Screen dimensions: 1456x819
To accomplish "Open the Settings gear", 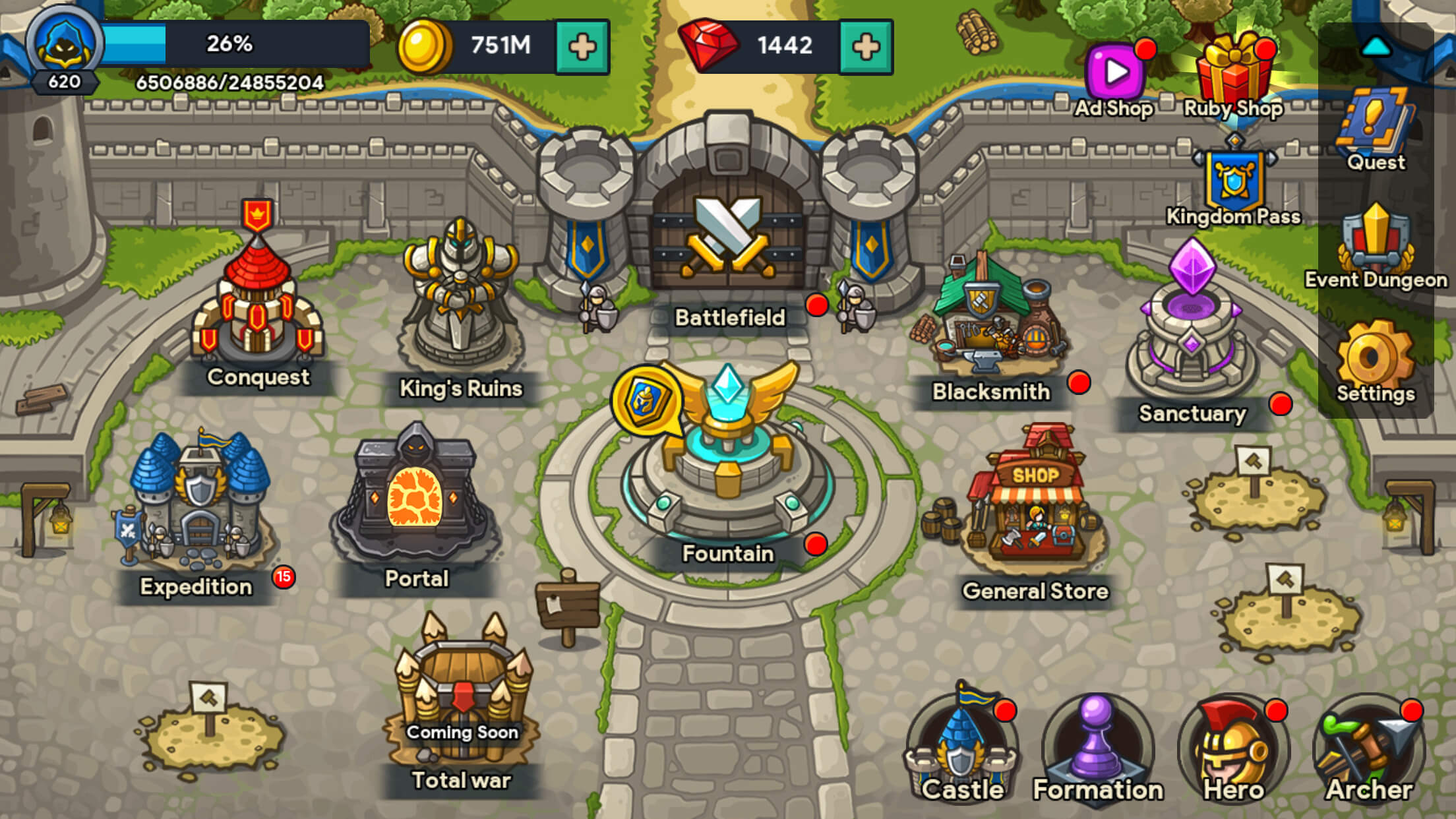I will [x=1375, y=359].
